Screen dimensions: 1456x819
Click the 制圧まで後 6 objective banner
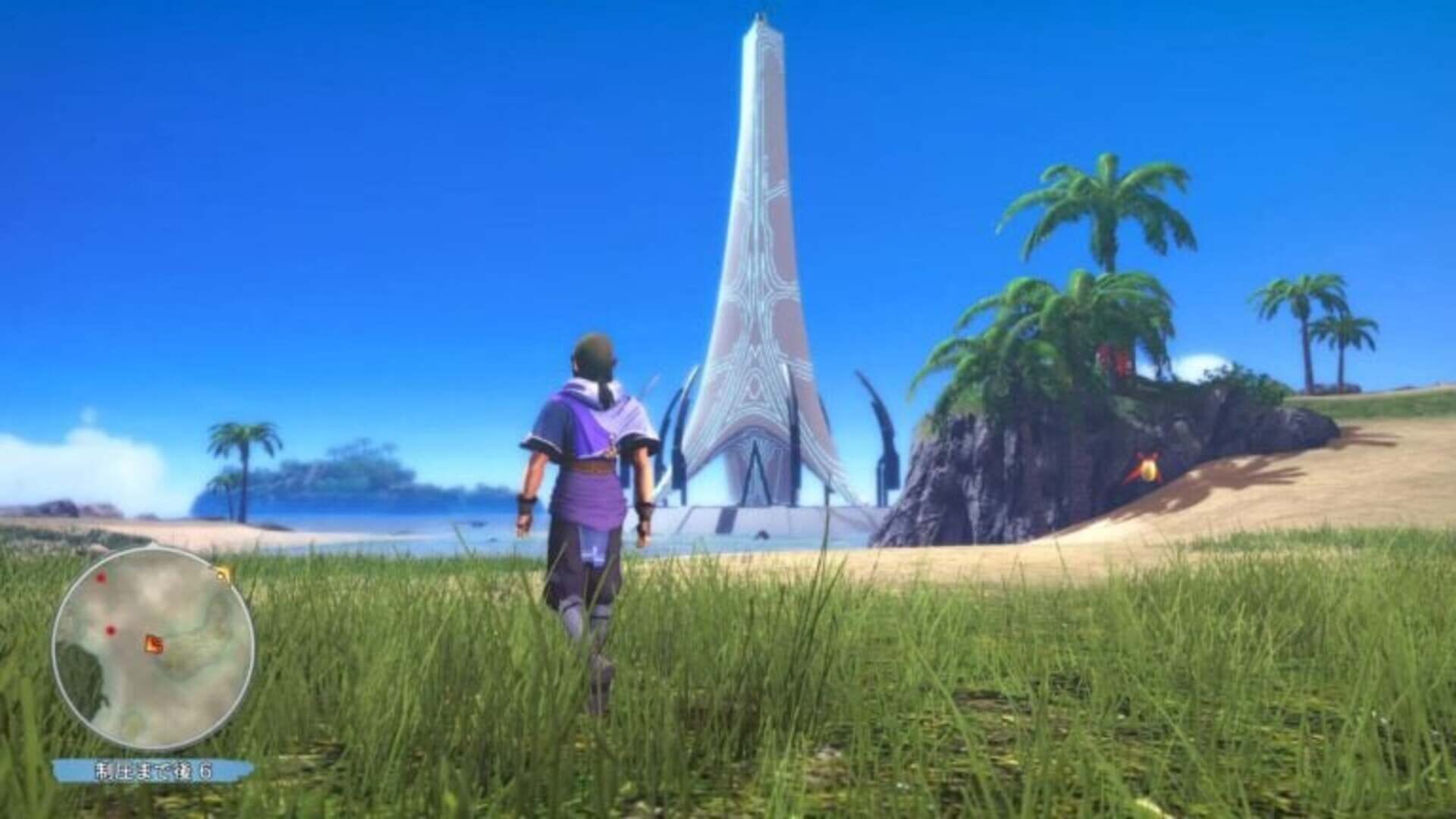155,770
